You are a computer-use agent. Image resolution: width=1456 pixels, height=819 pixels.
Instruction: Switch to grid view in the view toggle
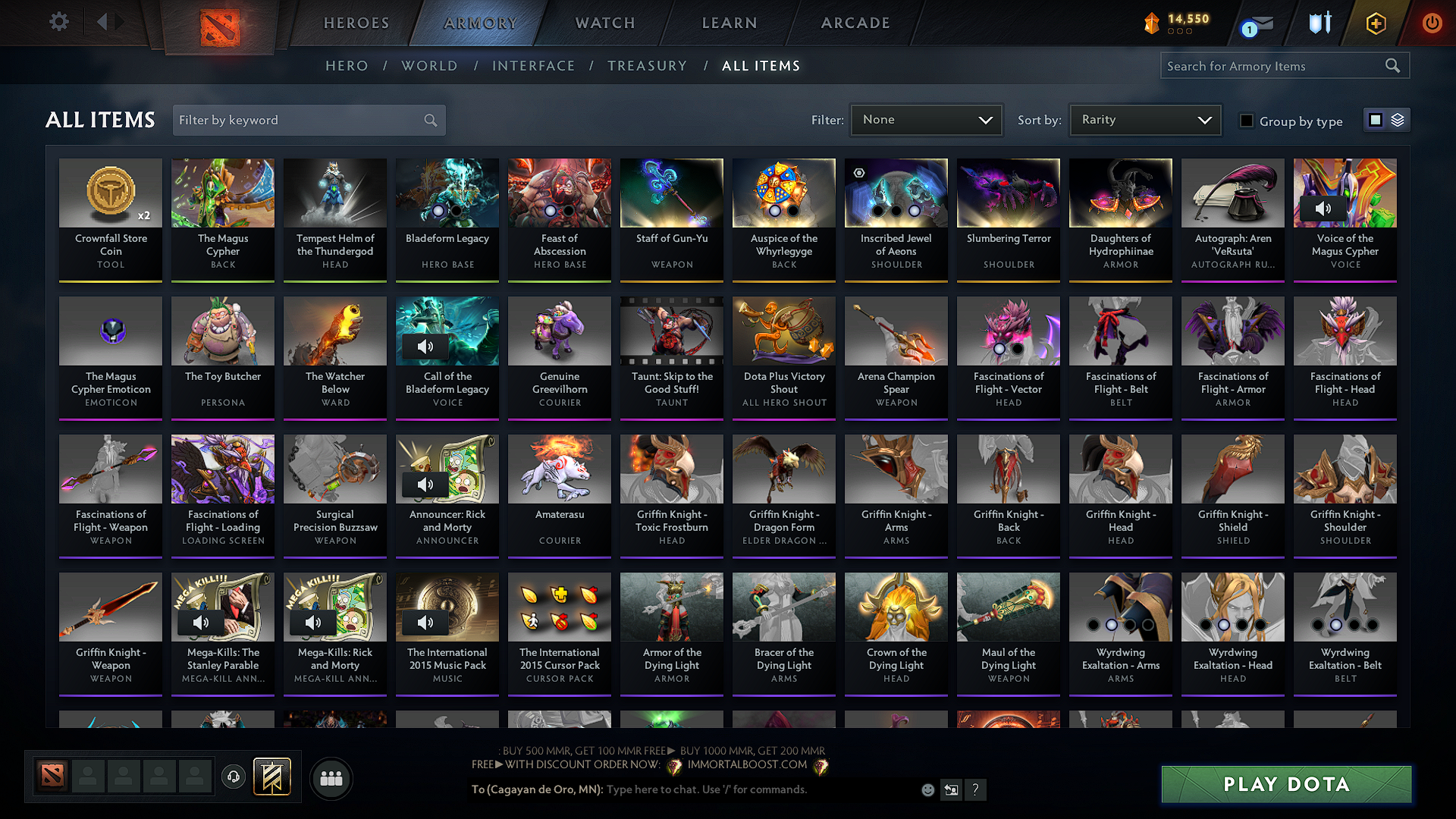(x=1375, y=119)
